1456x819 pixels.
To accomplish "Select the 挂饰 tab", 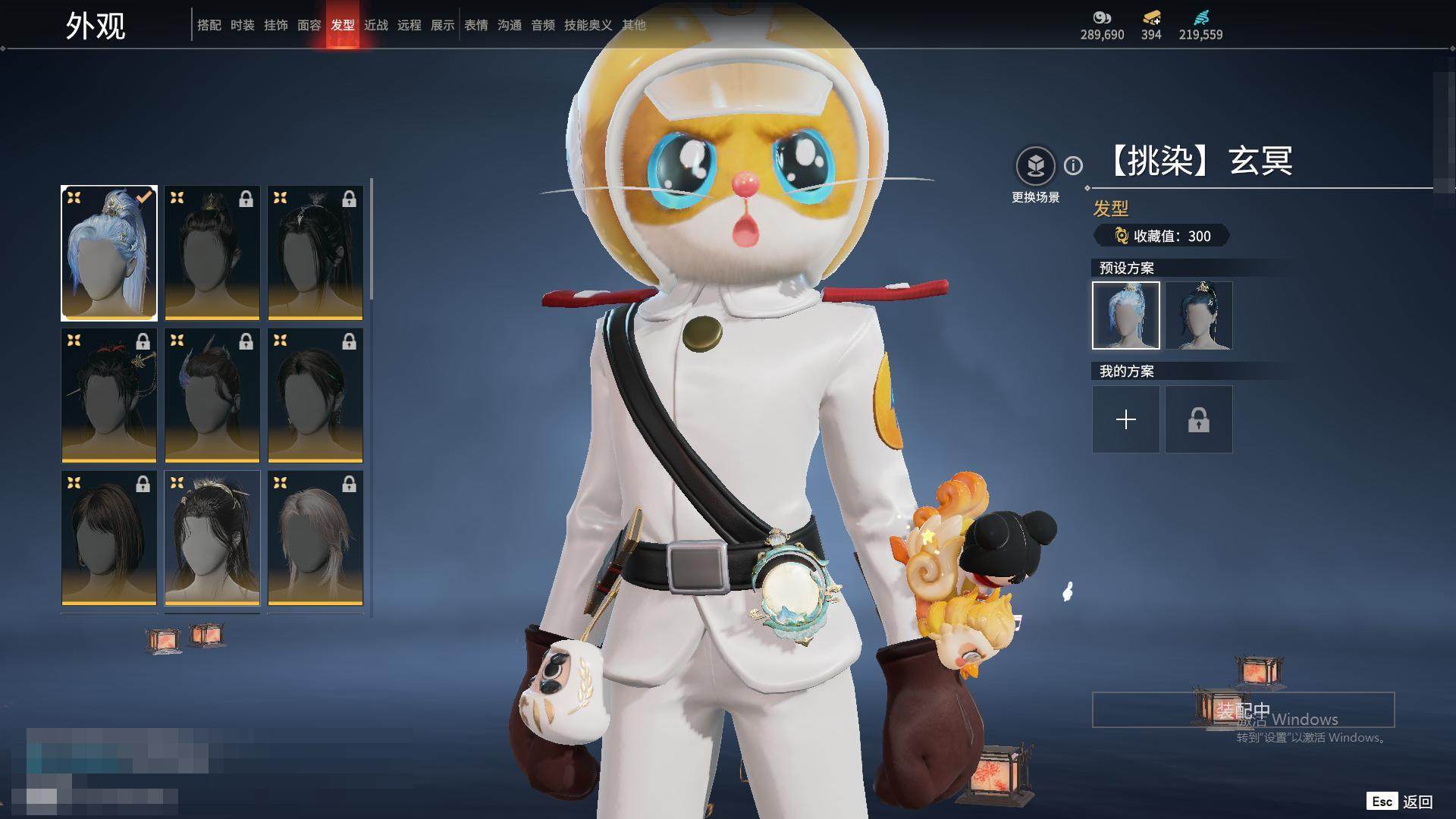I will click(x=275, y=25).
